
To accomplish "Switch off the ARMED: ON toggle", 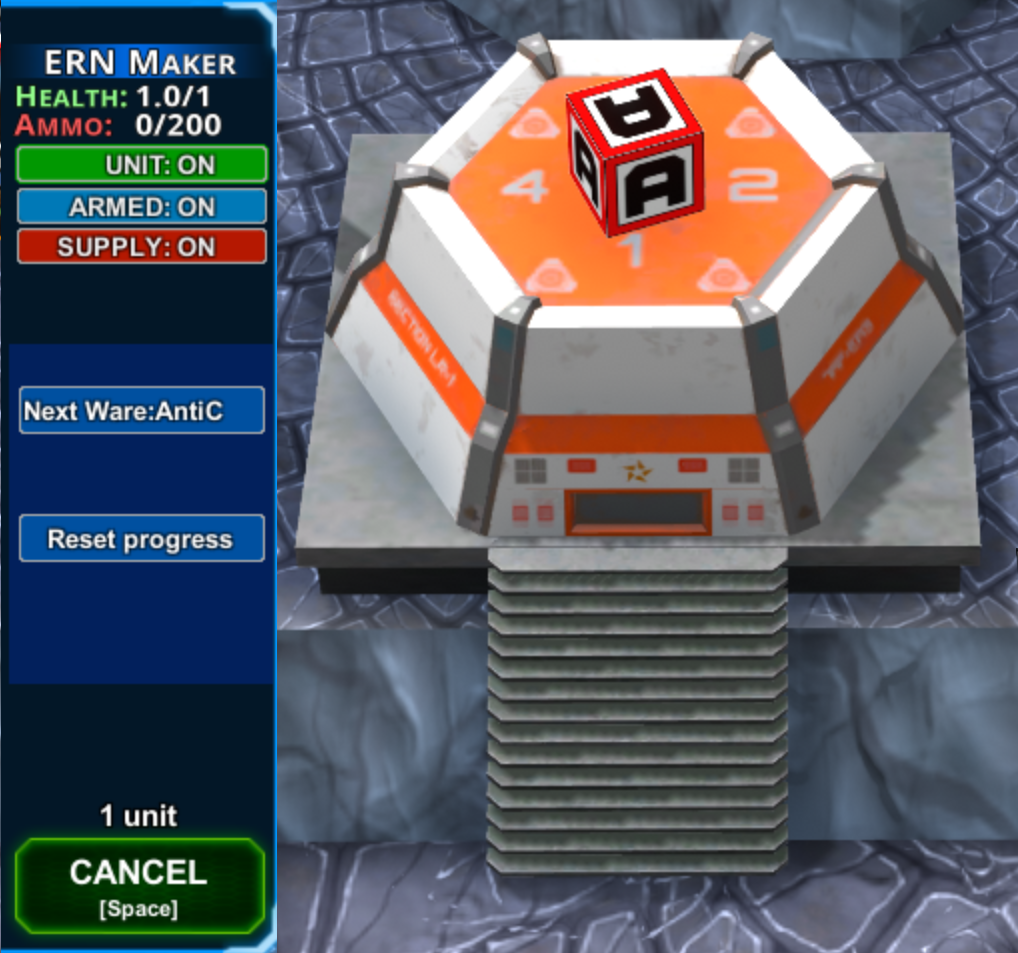I will point(142,207).
